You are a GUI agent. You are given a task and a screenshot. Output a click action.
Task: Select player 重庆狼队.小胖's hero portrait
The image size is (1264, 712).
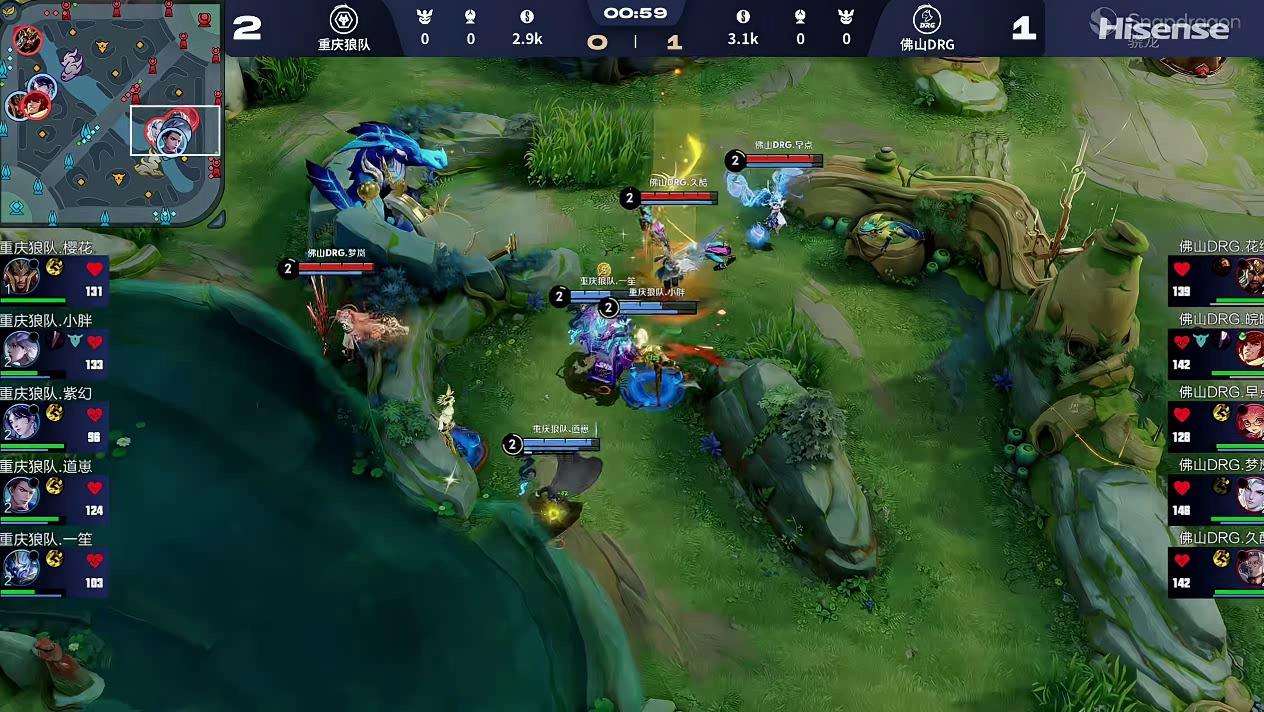(21, 348)
